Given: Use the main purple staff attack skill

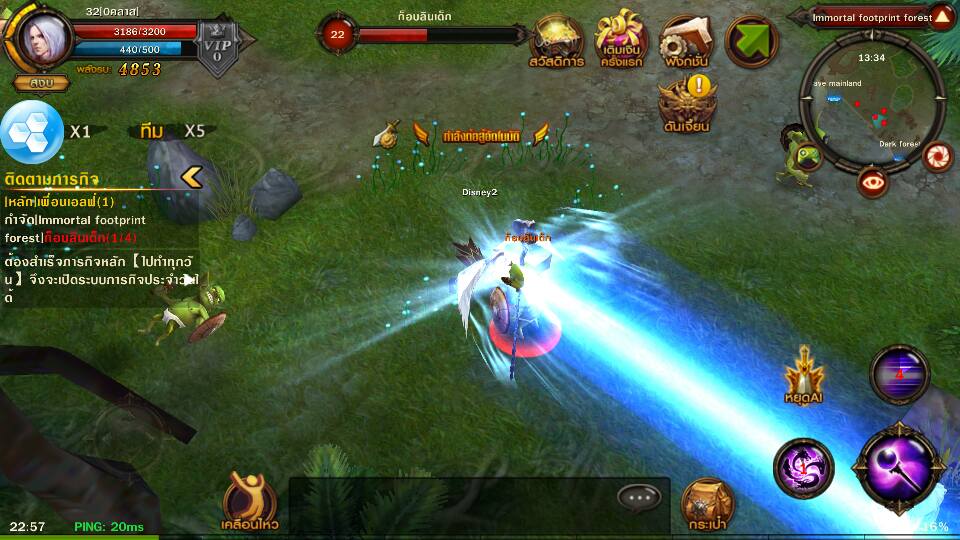Looking at the screenshot, I should click(898, 469).
